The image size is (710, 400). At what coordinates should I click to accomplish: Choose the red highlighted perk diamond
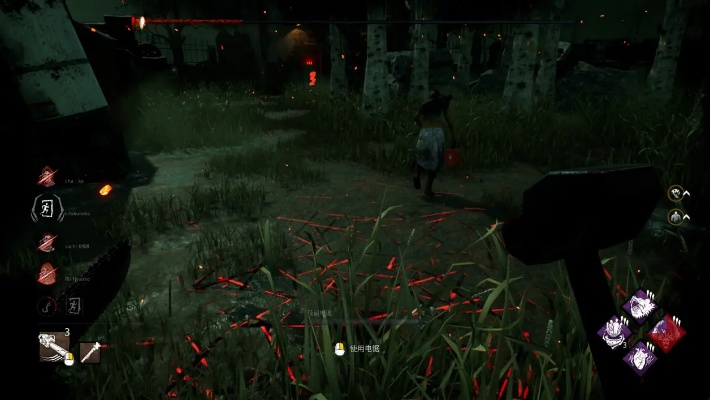(x=666, y=332)
